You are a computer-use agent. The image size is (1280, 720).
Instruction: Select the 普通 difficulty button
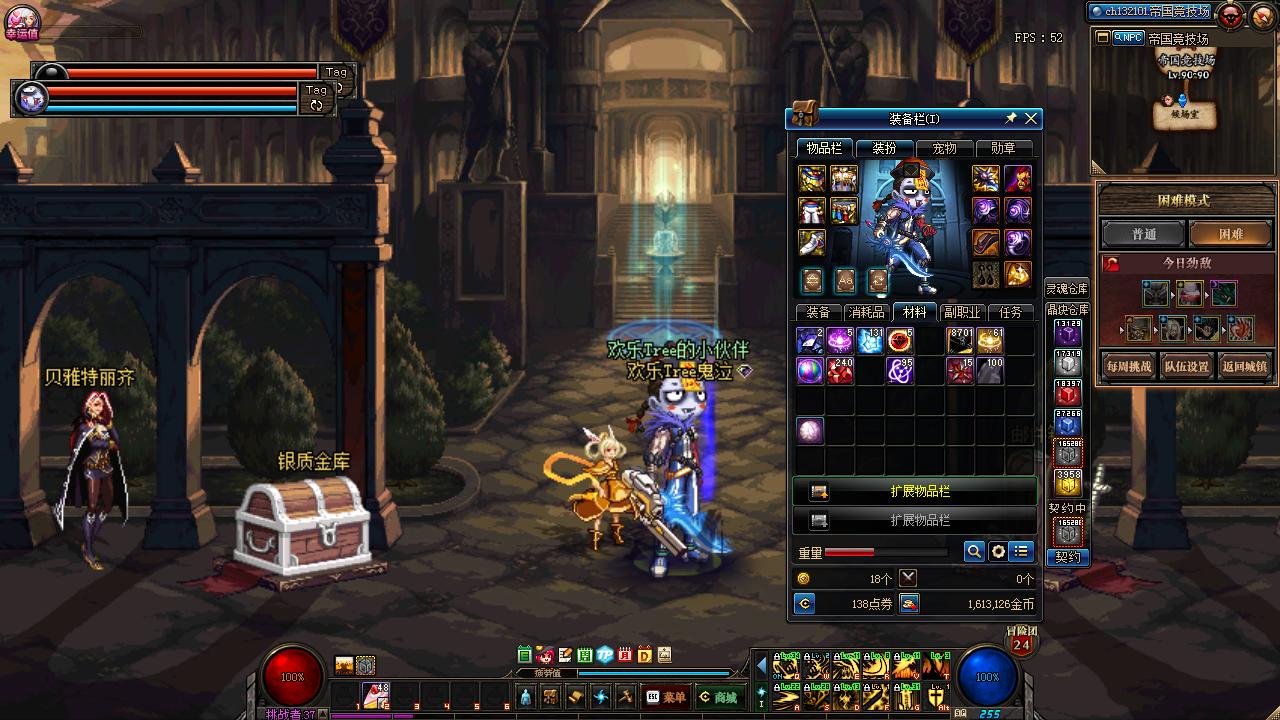(1143, 234)
